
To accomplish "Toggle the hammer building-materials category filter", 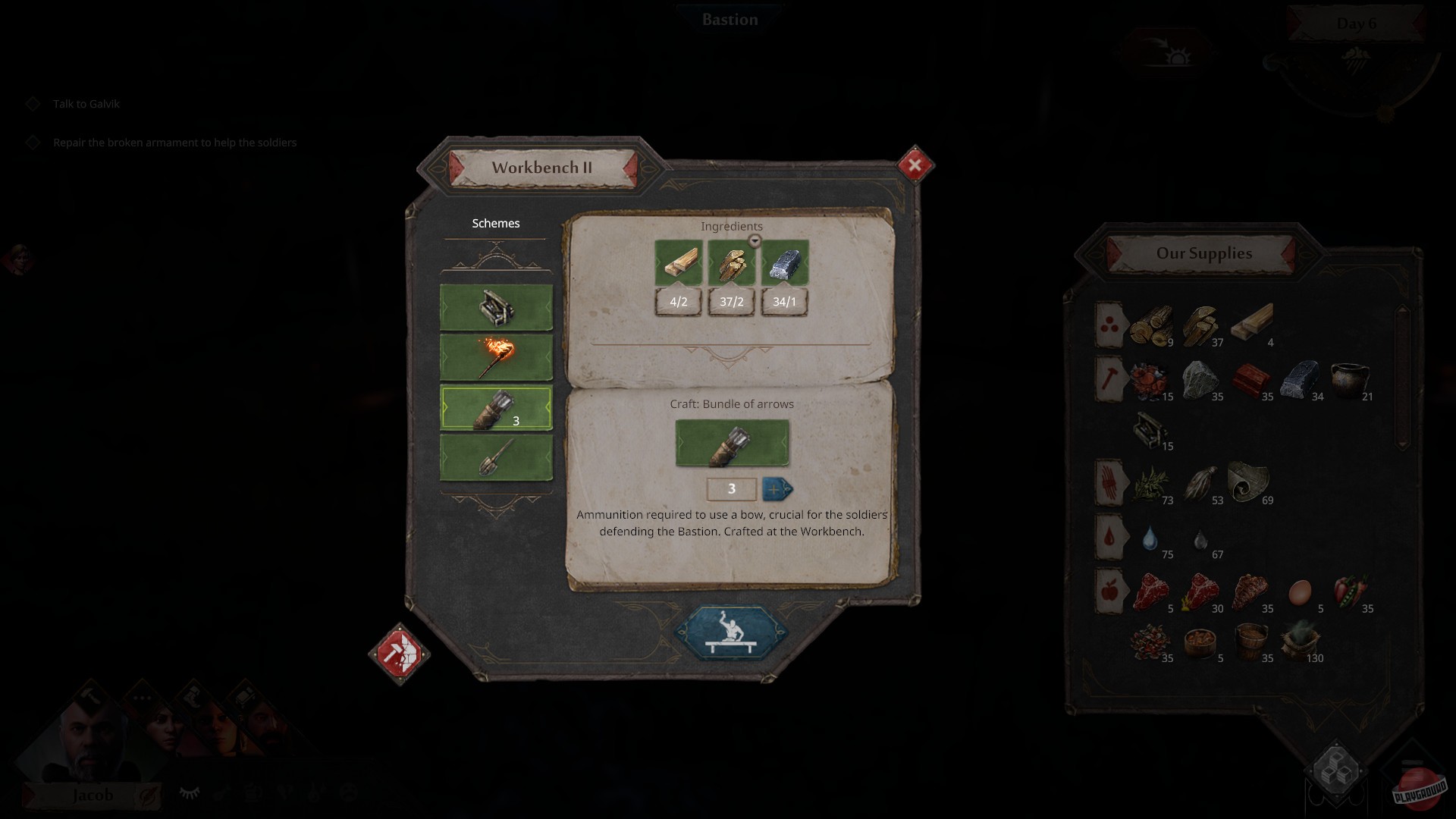I will coord(1109,377).
